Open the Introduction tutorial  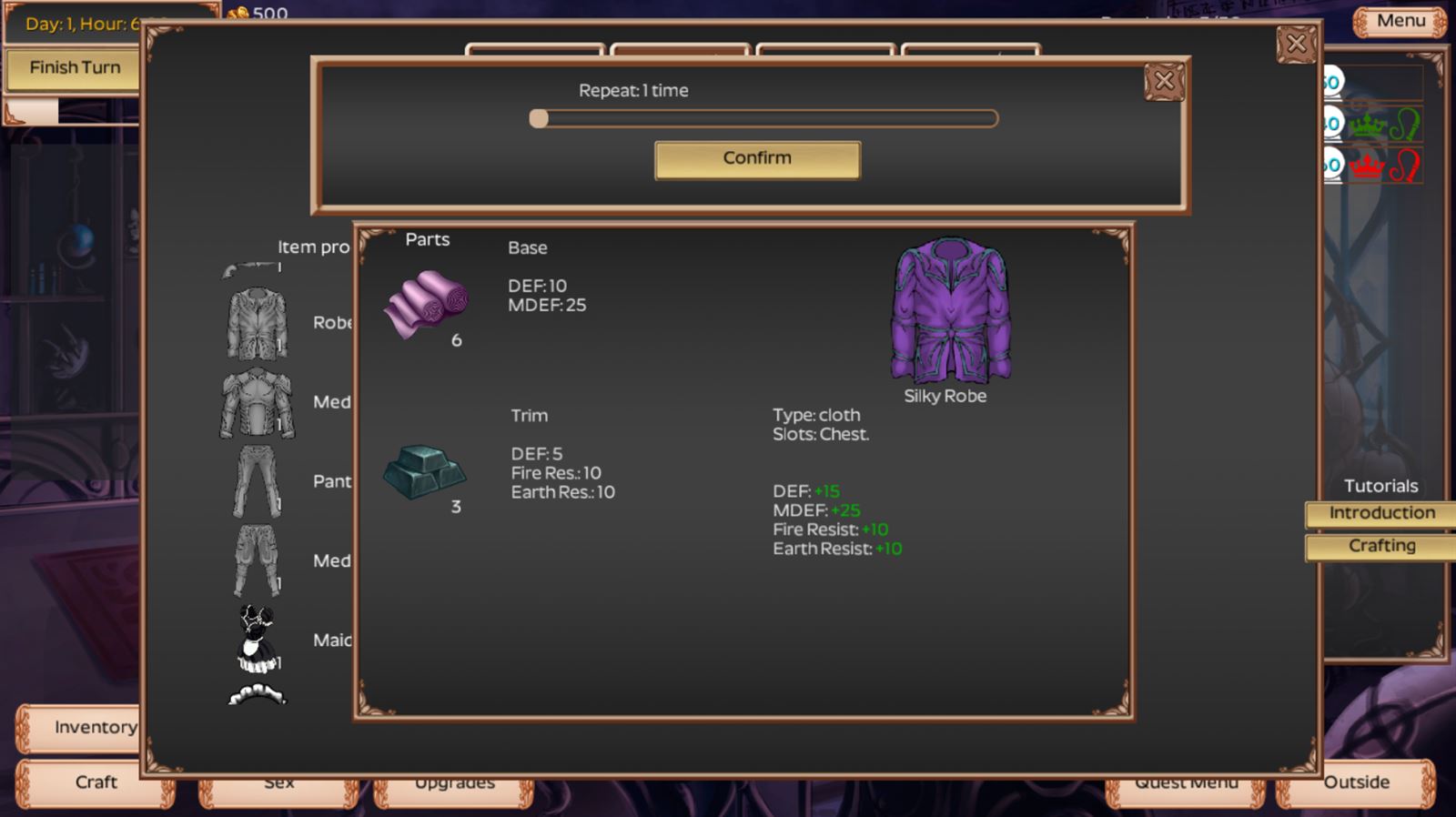point(1380,513)
